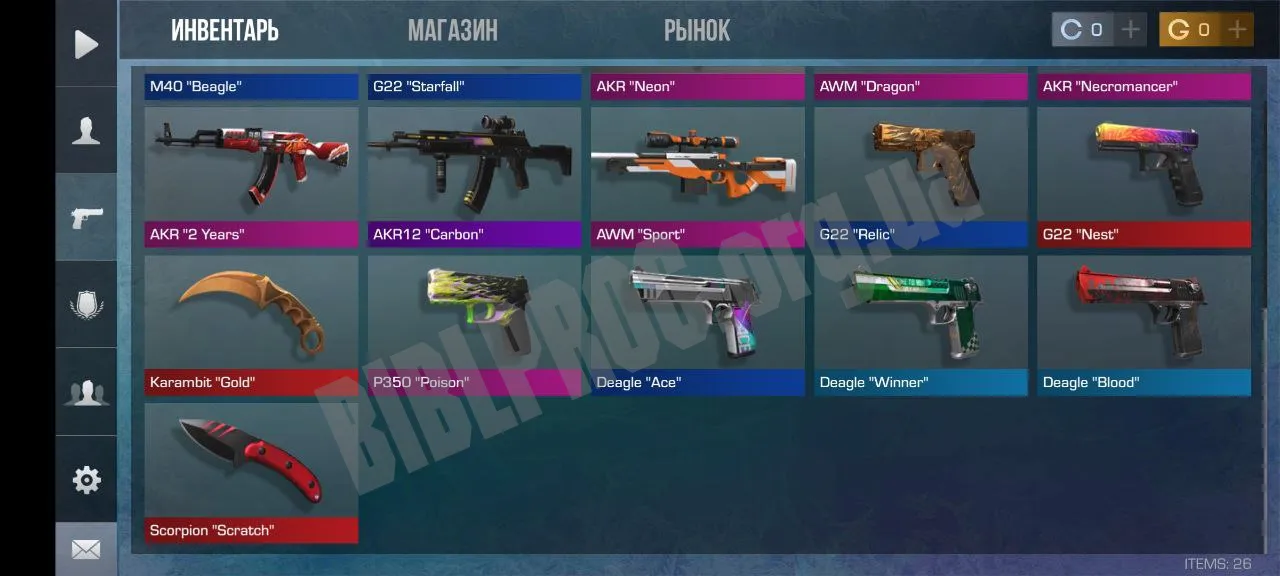This screenshot has height=576, width=1280.
Task: Open the clan shield emblem section
Action: (86, 304)
